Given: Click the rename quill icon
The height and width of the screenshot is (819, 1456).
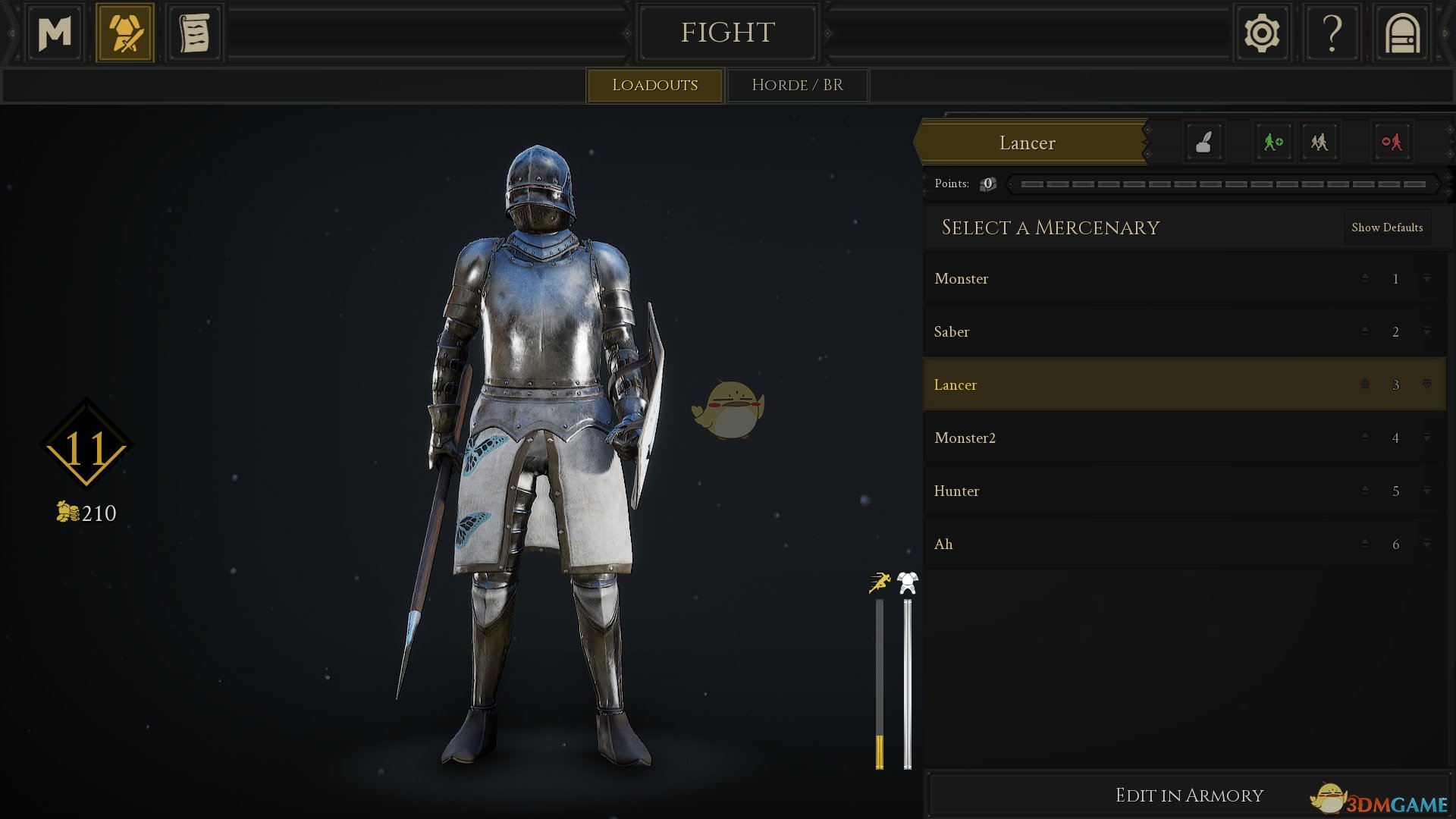Looking at the screenshot, I should click(1203, 142).
